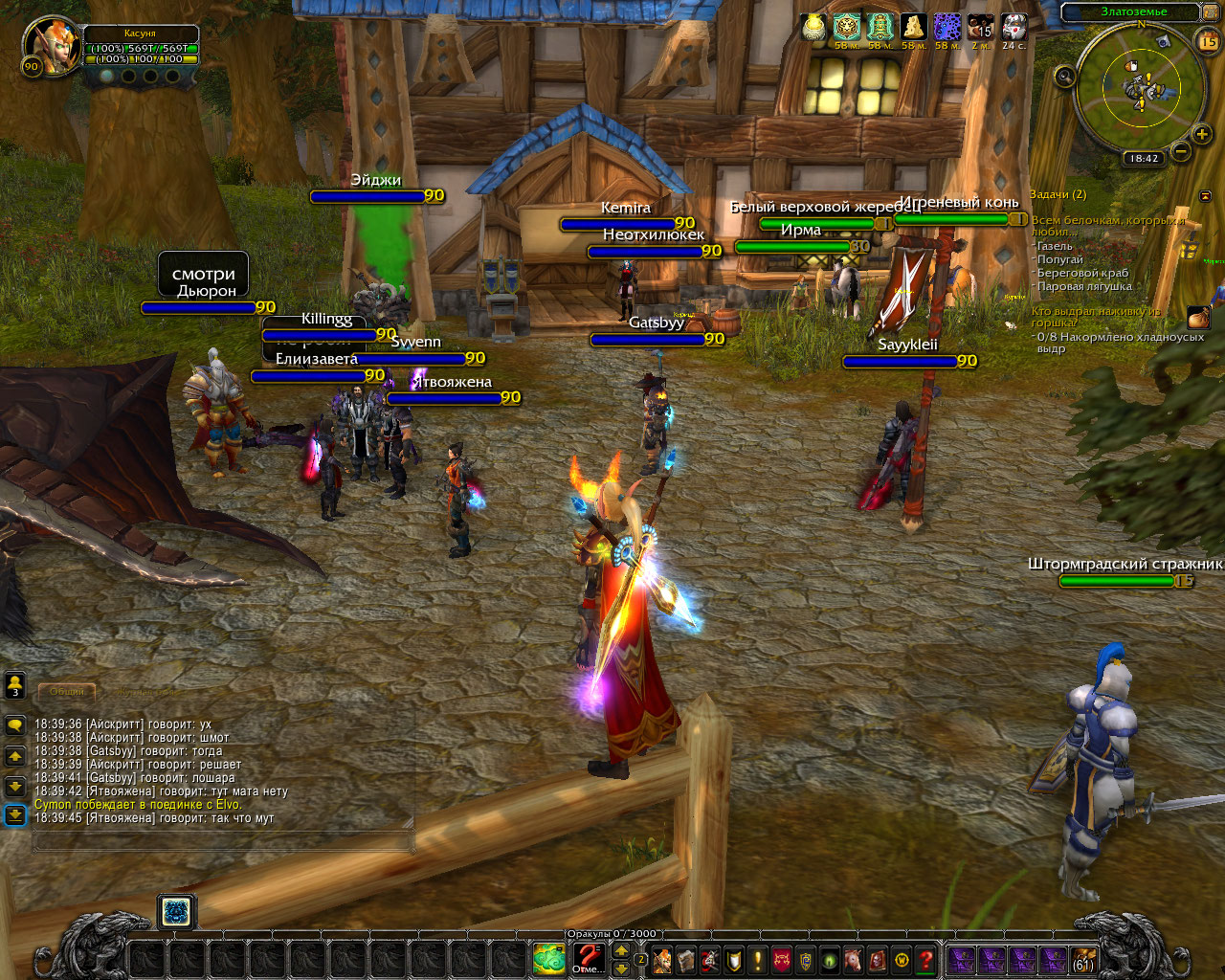Click the 18:42 clock under the minimap
The image size is (1225, 980).
pyautogui.click(x=1144, y=159)
